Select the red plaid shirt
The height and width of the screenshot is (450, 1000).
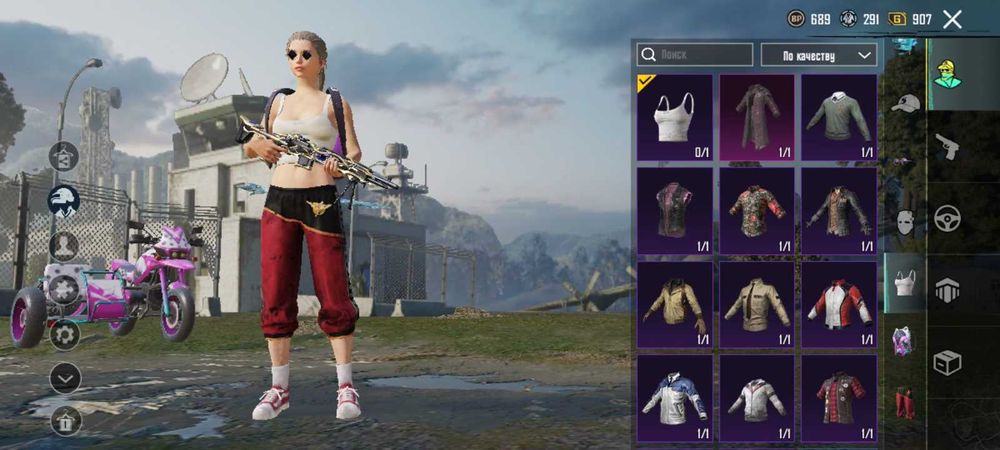click(x=839, y=397)
